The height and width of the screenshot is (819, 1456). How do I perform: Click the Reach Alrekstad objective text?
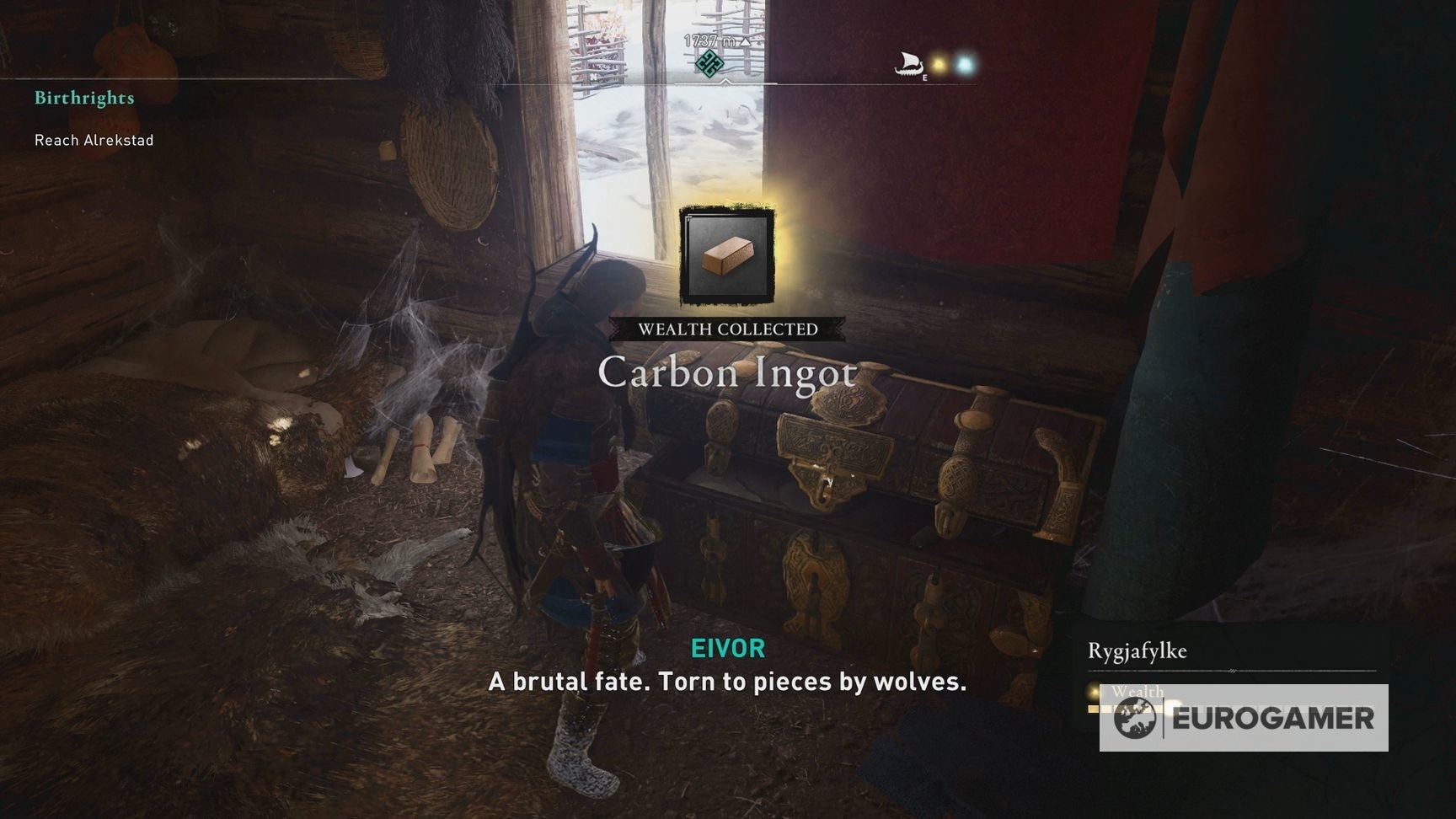[x=93, y=140]
